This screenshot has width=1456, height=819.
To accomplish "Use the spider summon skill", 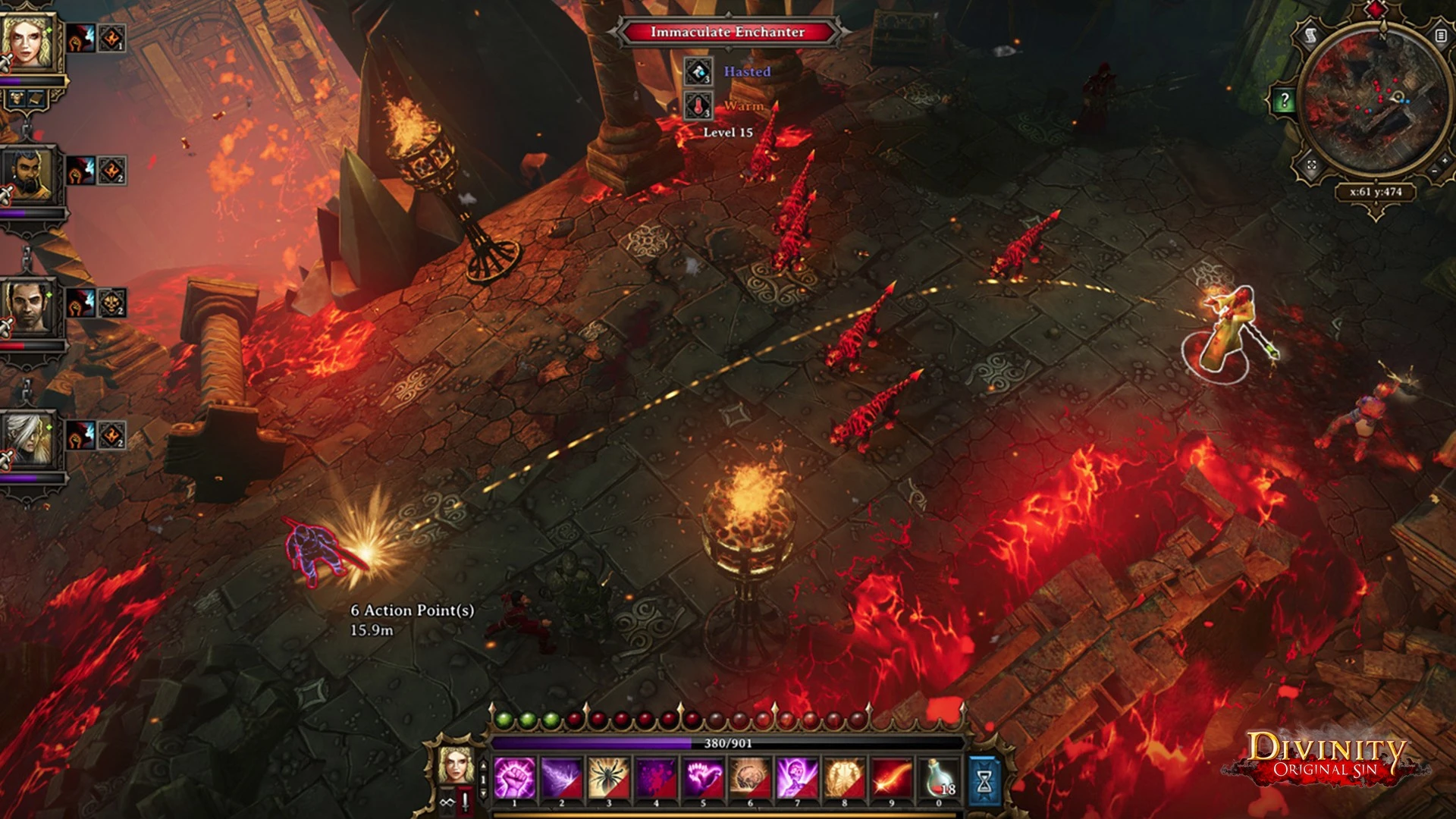I will [x=608, y=779].
